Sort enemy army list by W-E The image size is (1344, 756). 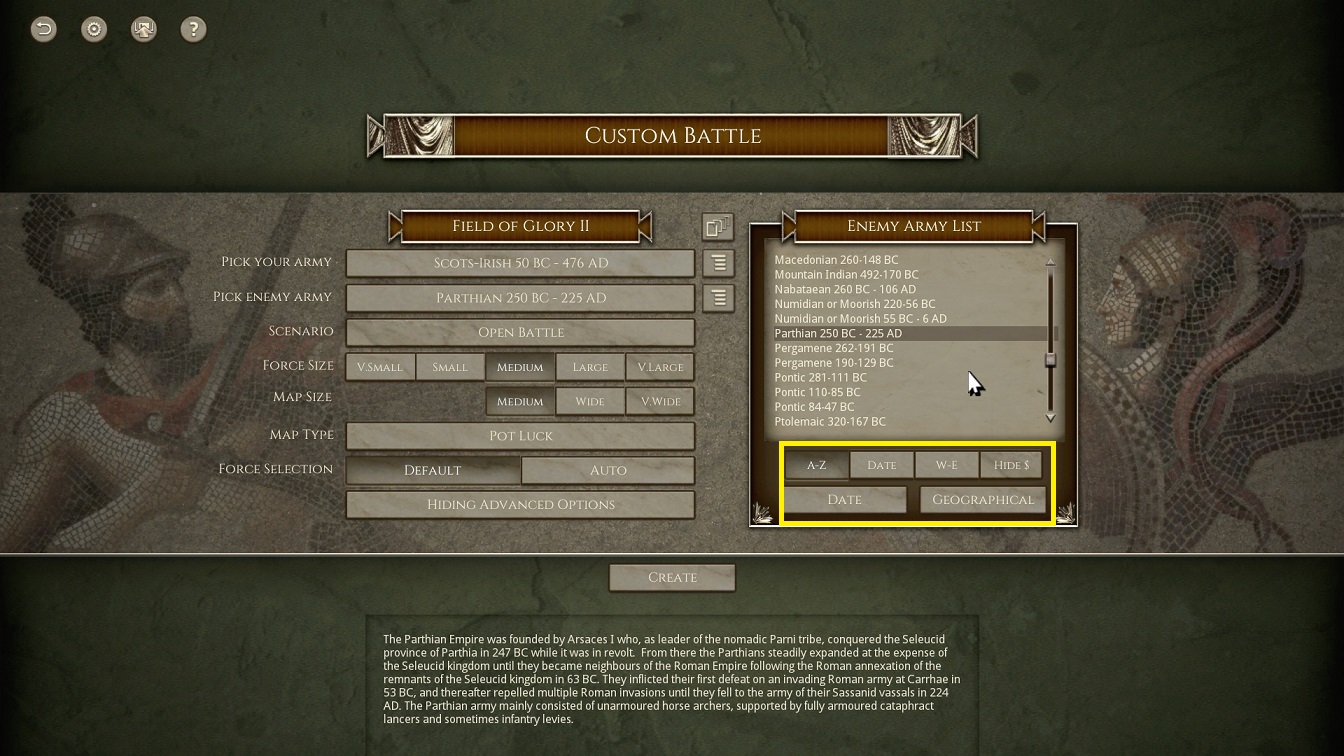point(946,465)
